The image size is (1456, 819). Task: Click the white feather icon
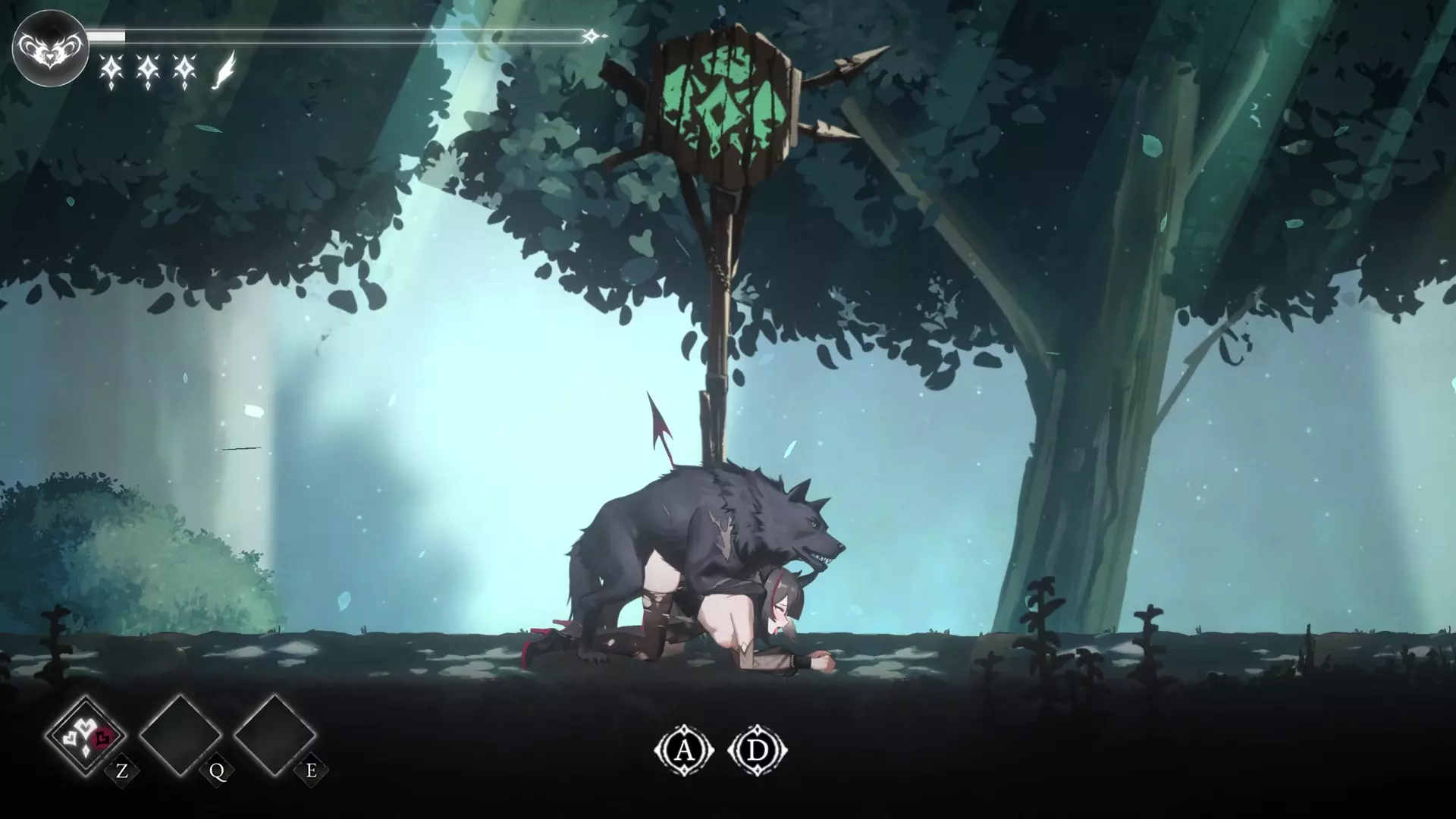coord(224,71)
